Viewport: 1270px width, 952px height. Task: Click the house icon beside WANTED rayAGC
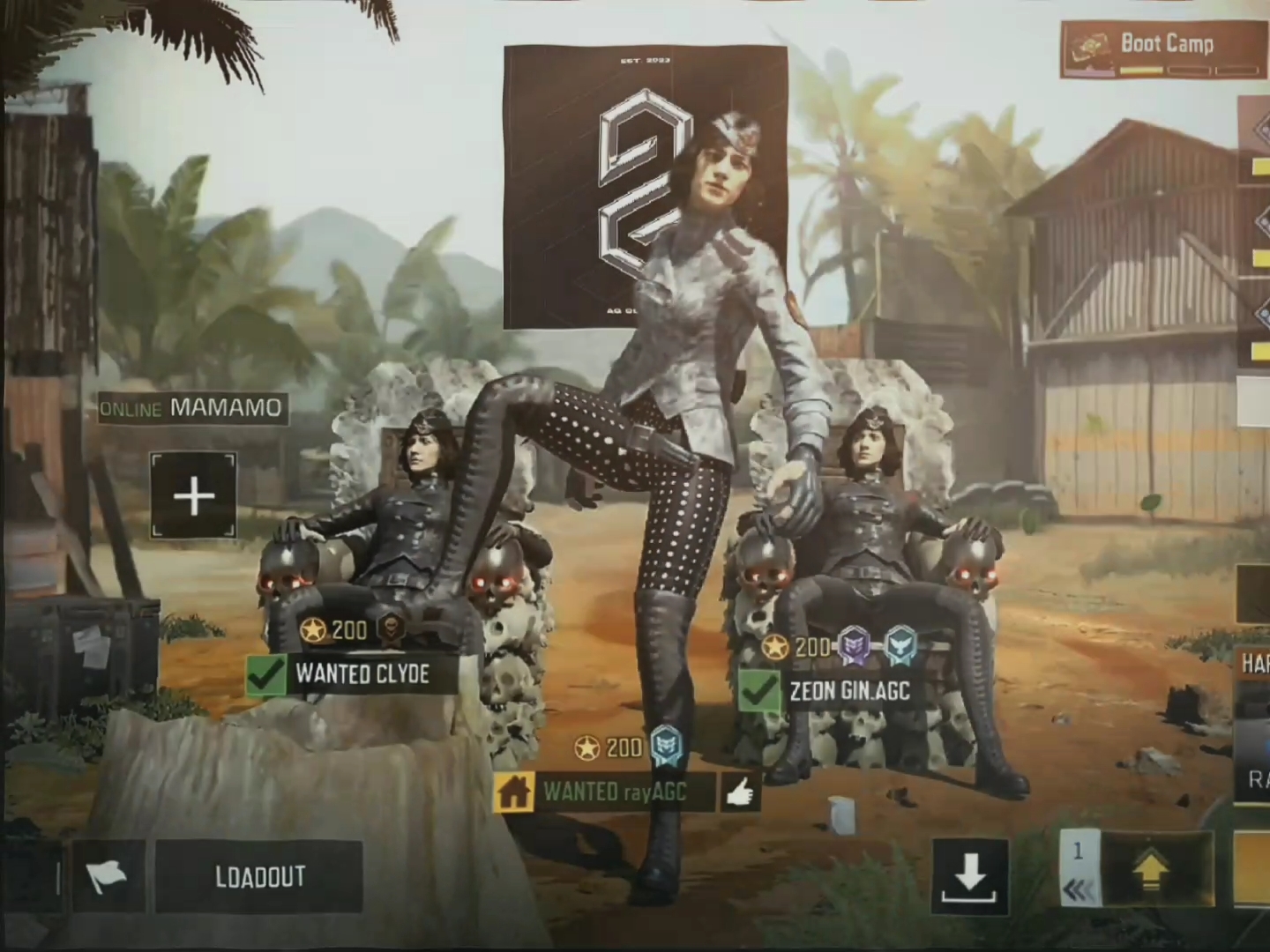pos(514,792)
